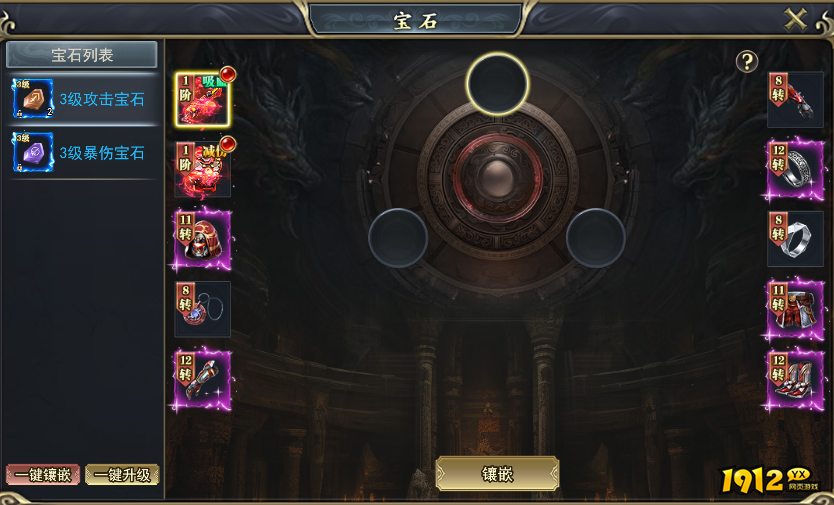Open the 1912yx site logo

point(766,480)
